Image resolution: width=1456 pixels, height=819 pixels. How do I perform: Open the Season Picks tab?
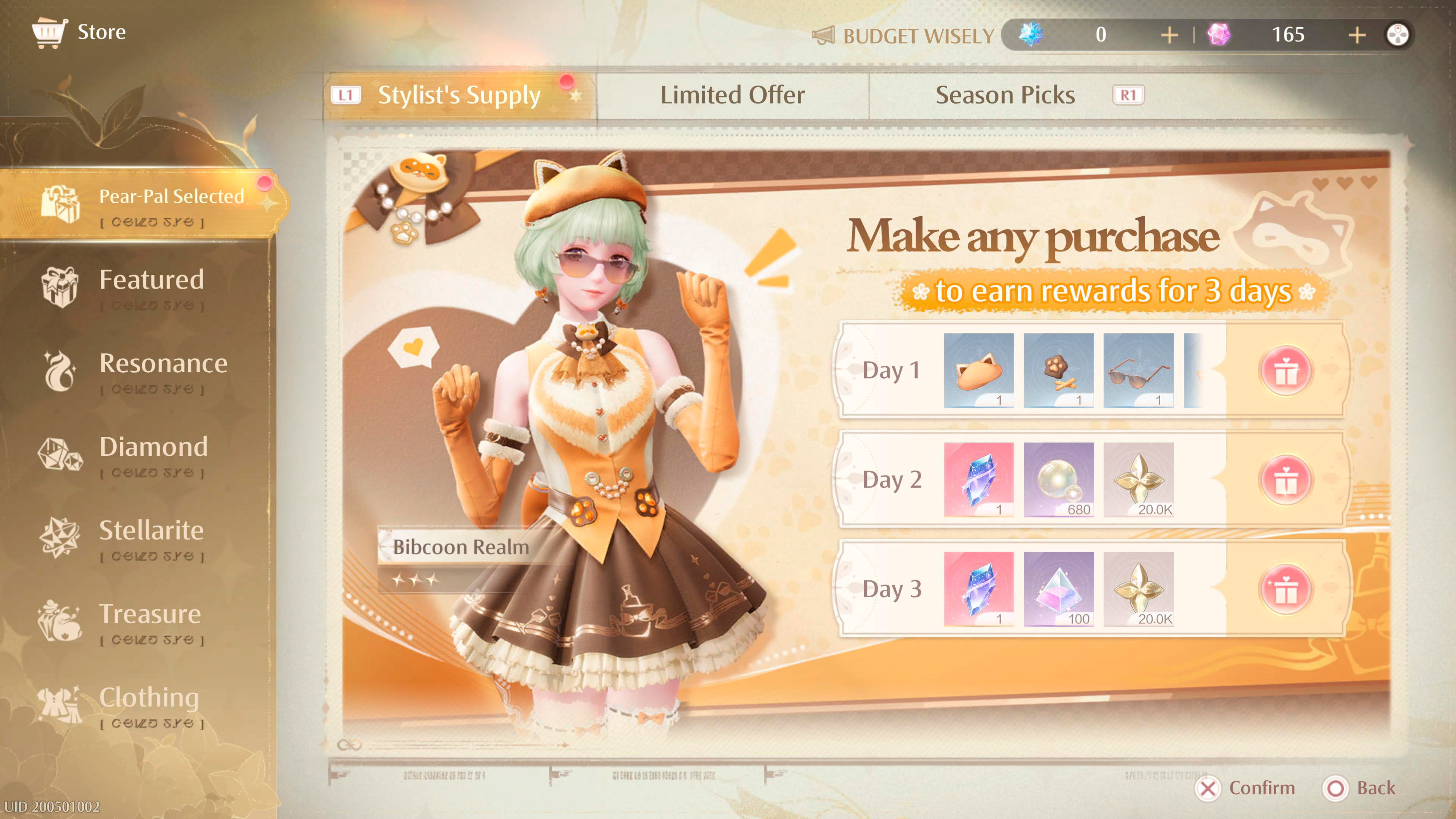1006,94
